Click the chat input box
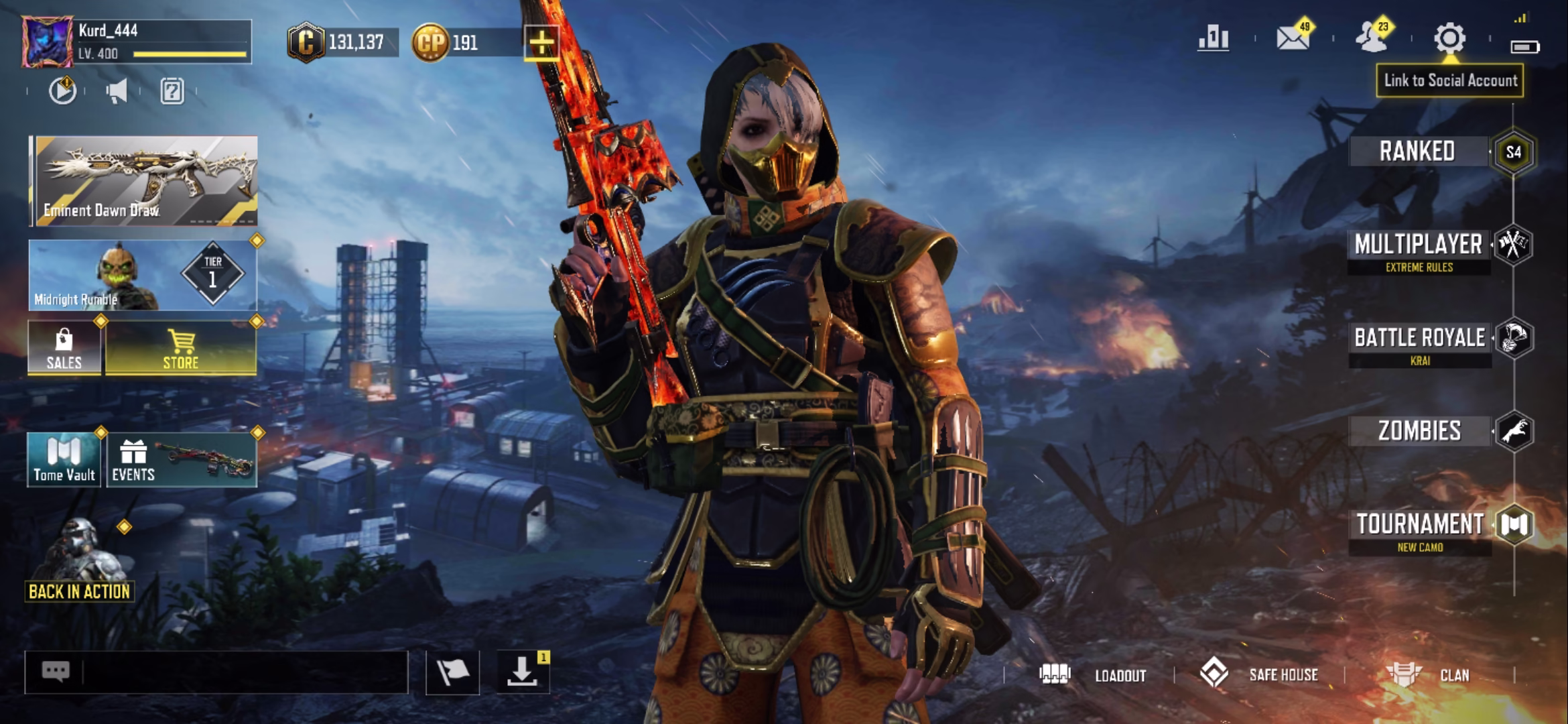The image size is (1568, 724). [241, 672]
